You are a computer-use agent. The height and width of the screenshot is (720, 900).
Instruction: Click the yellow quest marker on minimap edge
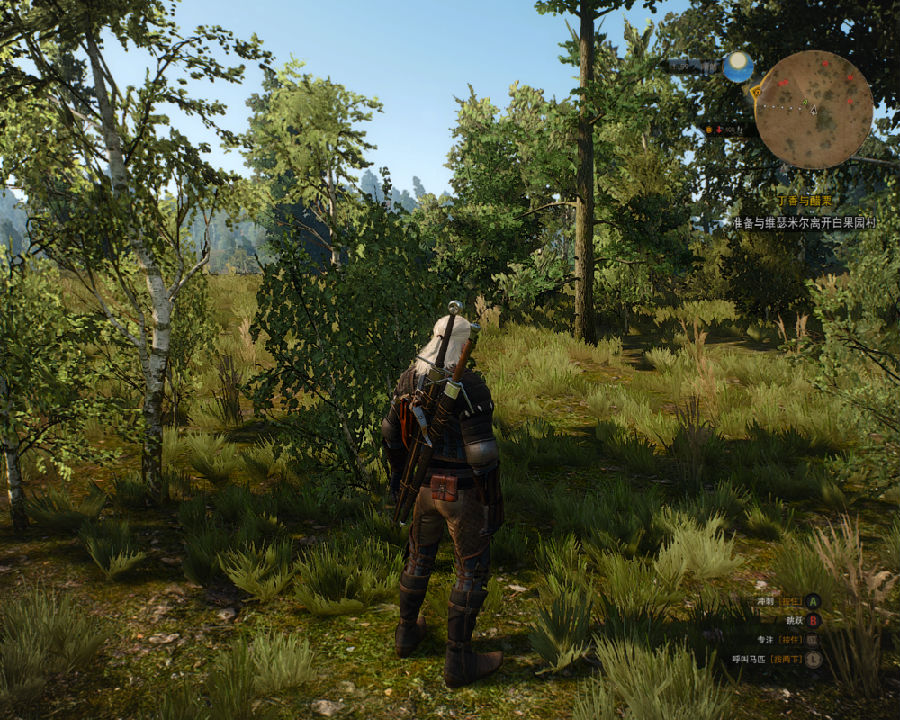click(756, 91)
